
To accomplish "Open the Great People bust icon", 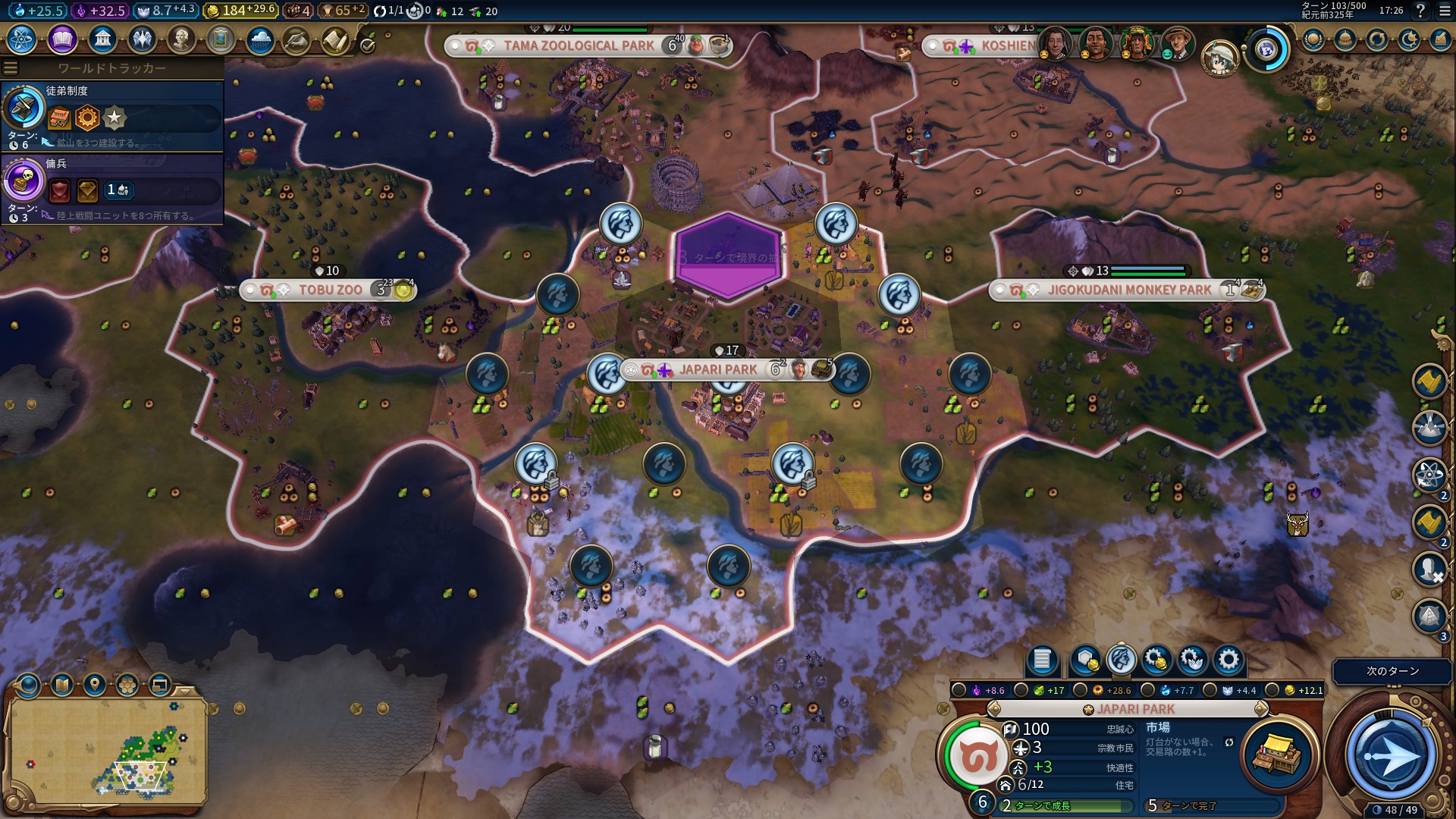I will pos(180,39).
